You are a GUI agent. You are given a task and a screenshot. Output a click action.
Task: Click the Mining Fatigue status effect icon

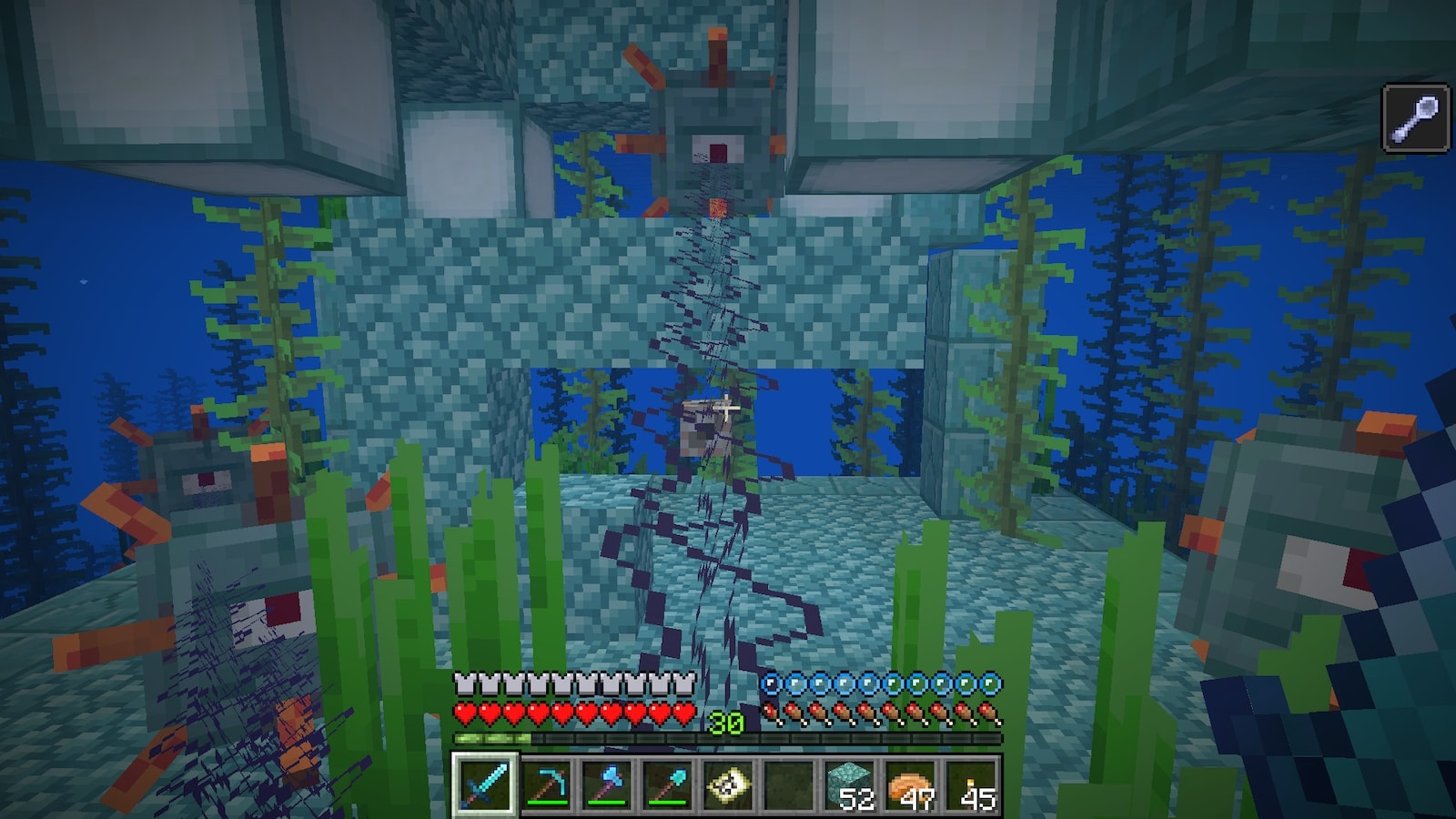tap(1416, 117)
